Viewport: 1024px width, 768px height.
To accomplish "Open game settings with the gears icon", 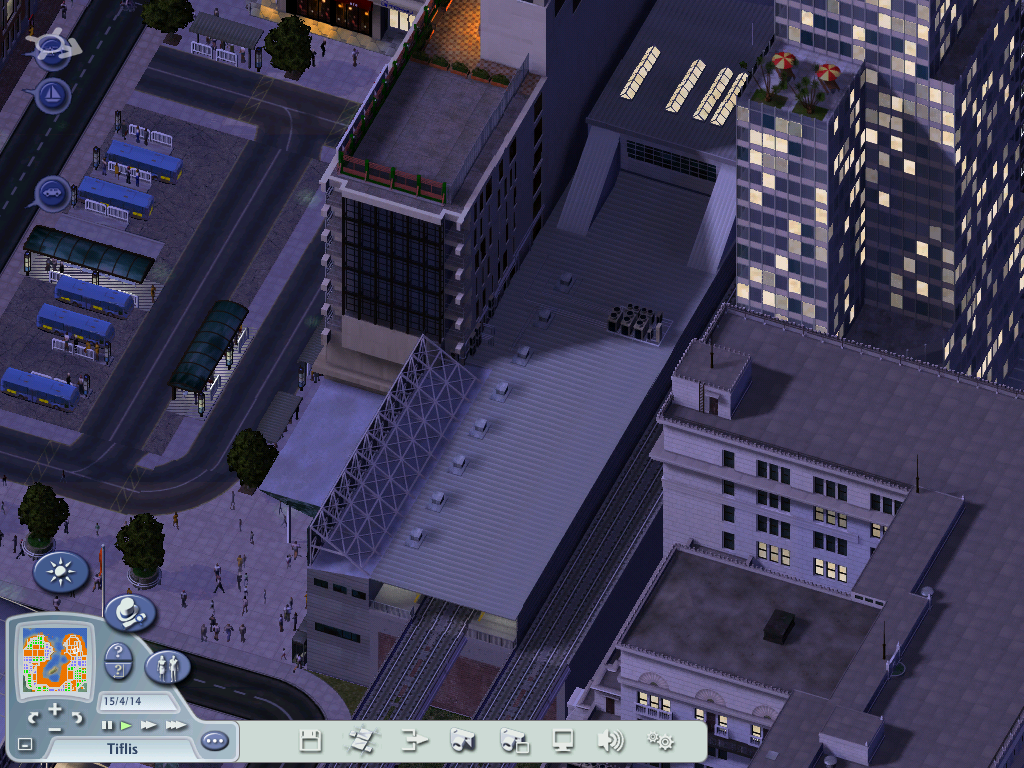I will 660,741.
